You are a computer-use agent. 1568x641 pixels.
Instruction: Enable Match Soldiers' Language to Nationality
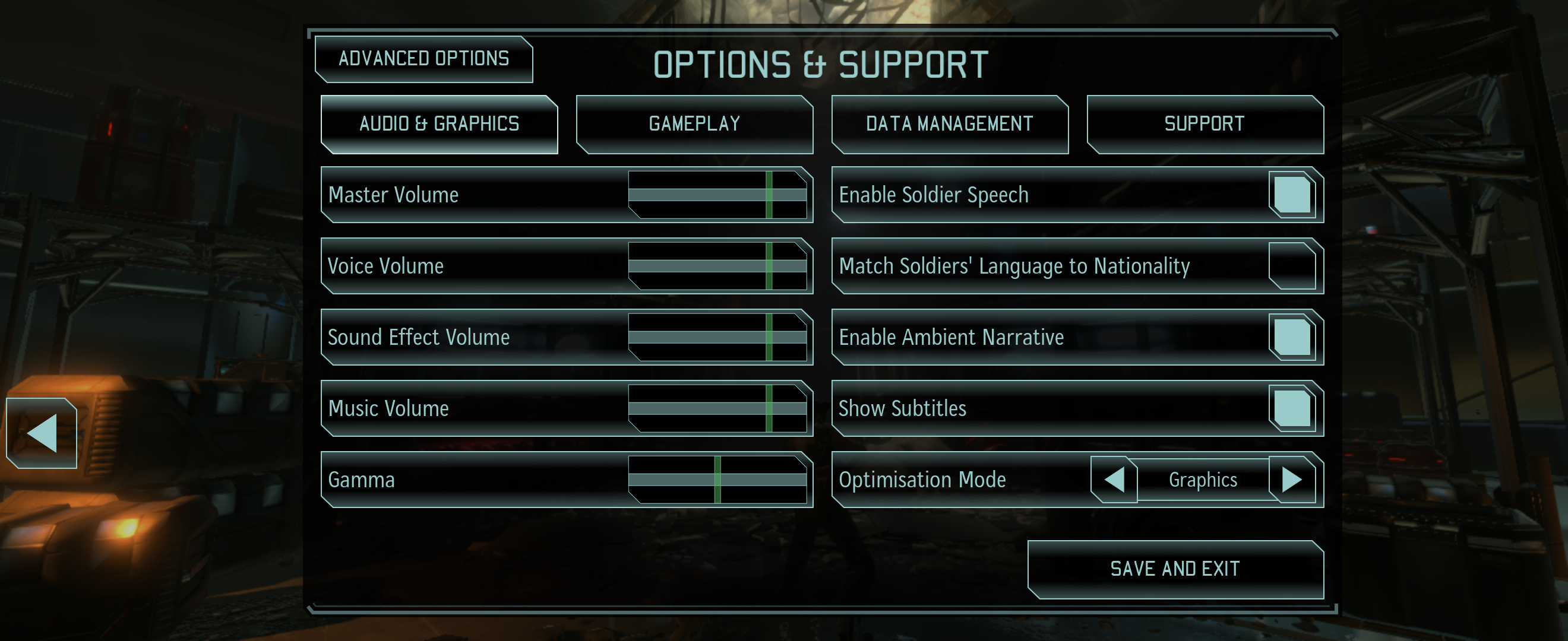coord(1292,266)
